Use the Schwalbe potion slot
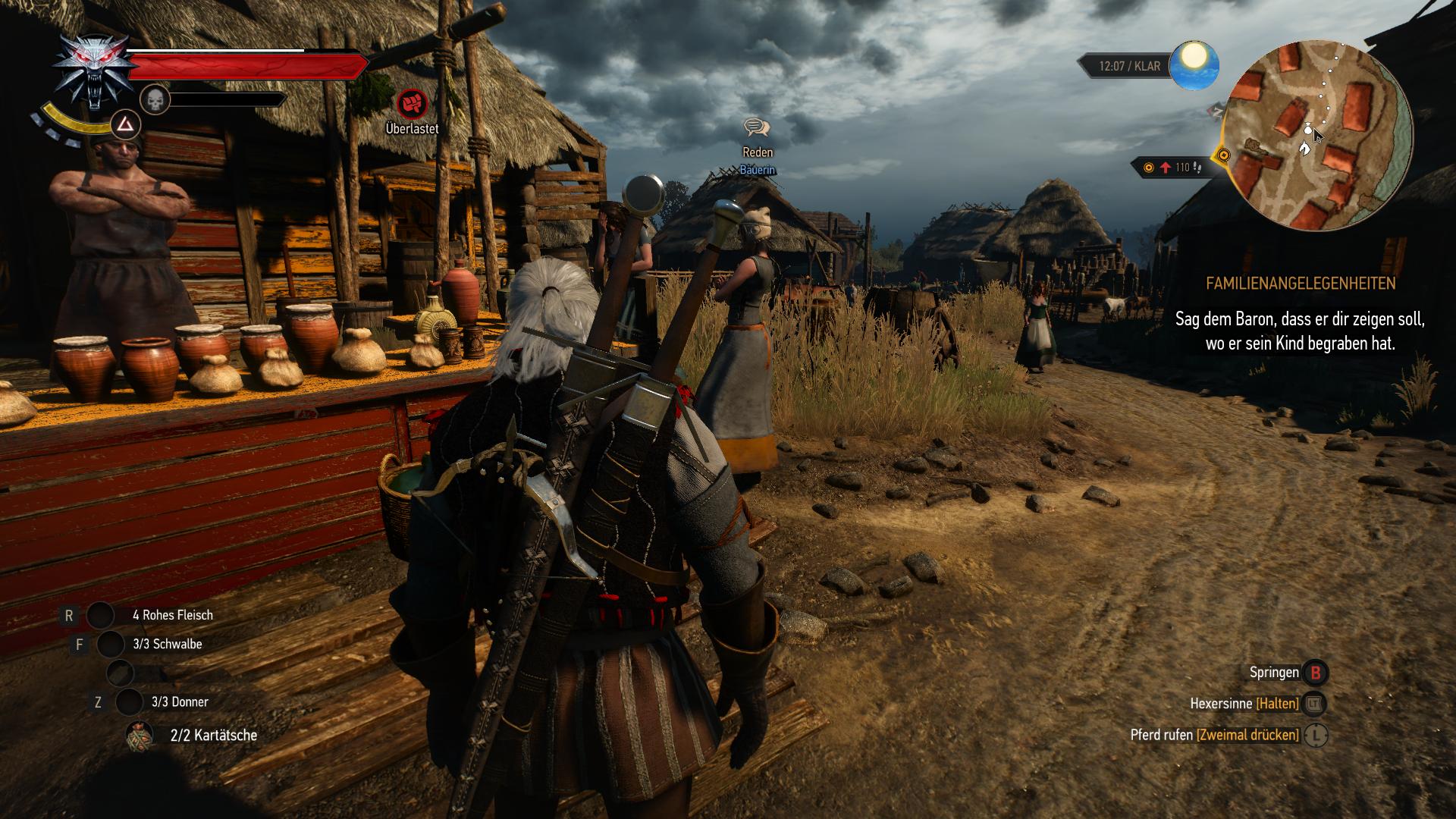 click(x=111, y=645)
